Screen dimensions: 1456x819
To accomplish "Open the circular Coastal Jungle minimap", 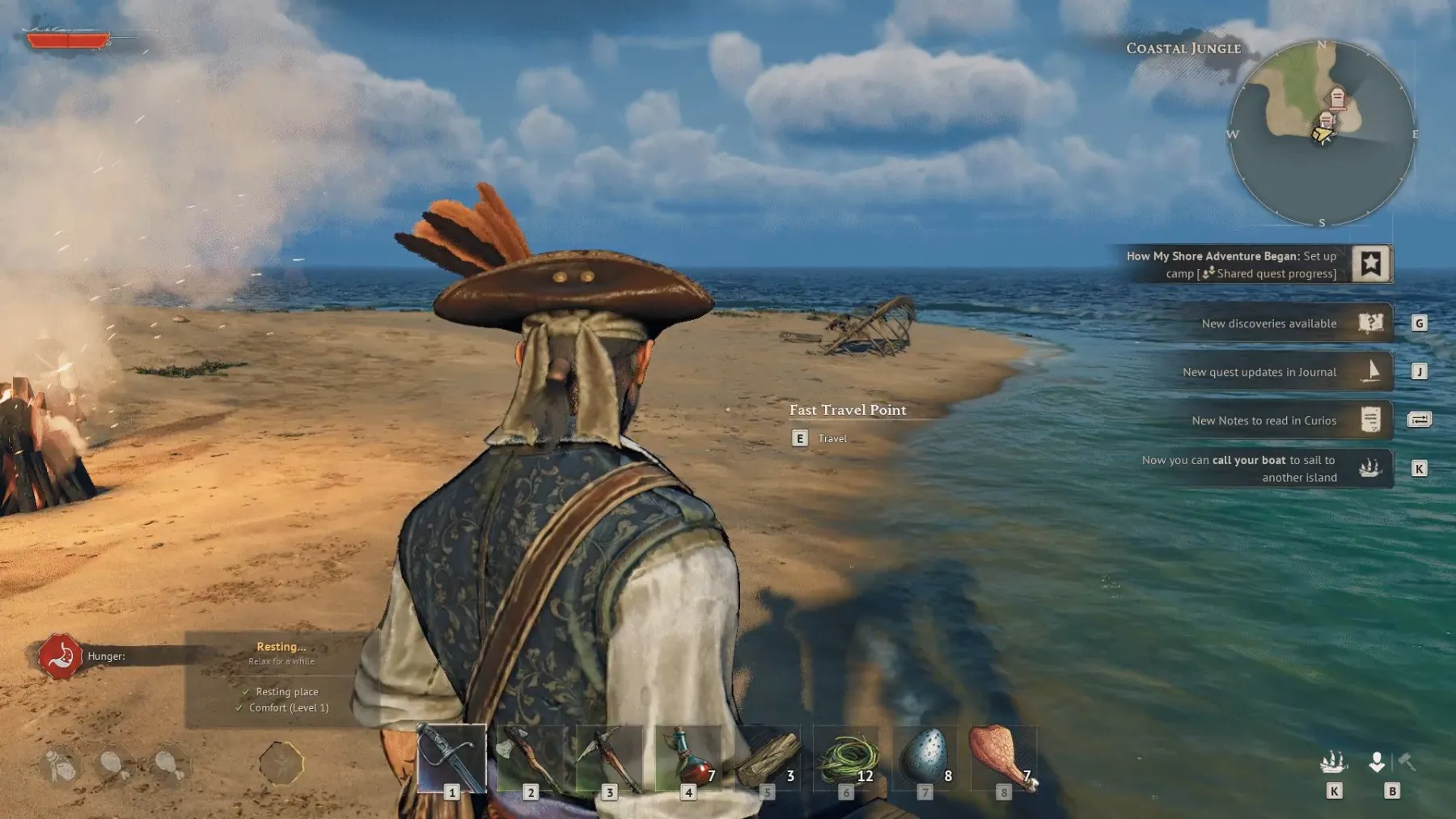I will (x=1322, y=133).
